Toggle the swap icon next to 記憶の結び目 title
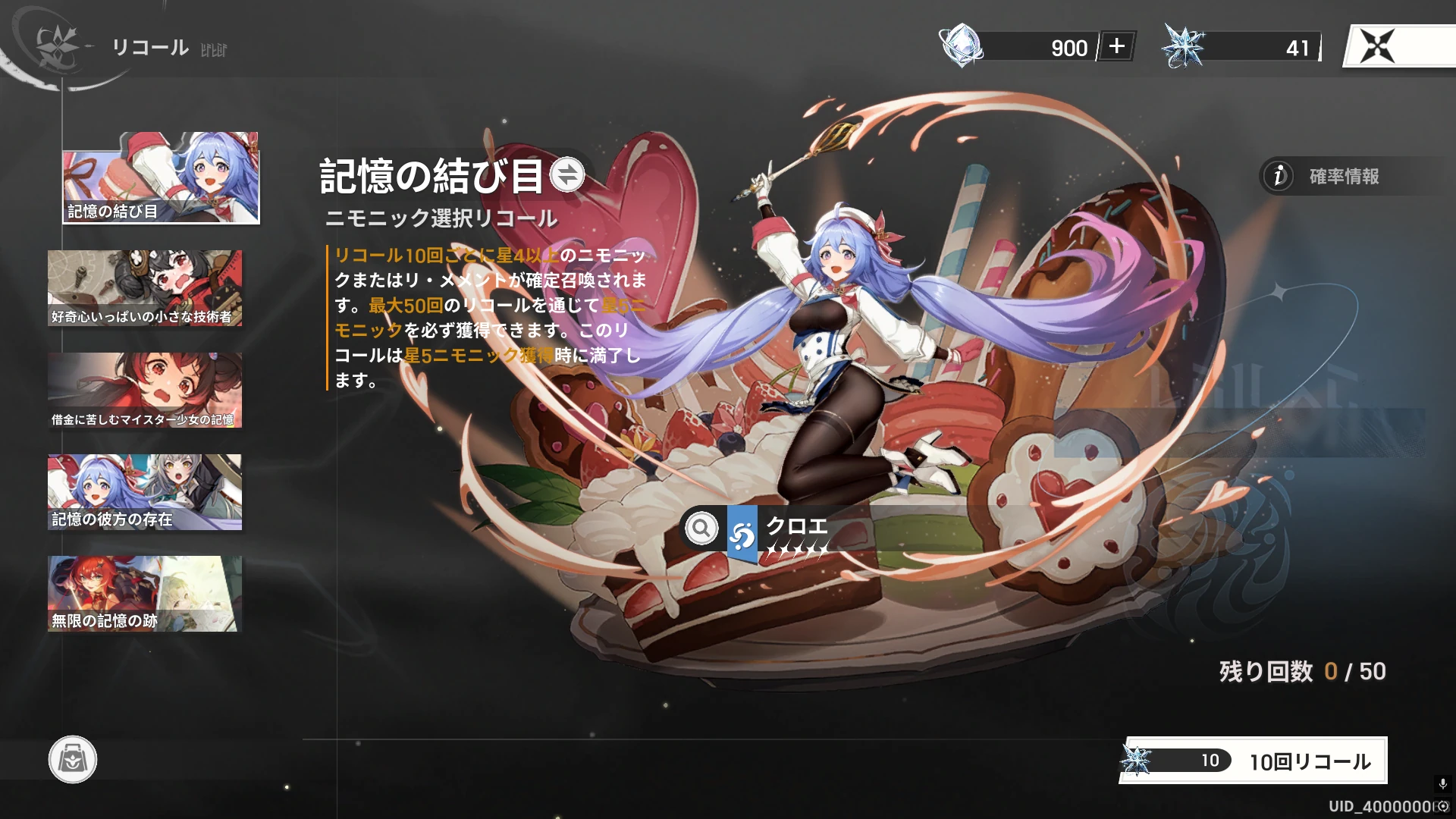Viewport: 1456px width, 819px height. pos(567,175)
